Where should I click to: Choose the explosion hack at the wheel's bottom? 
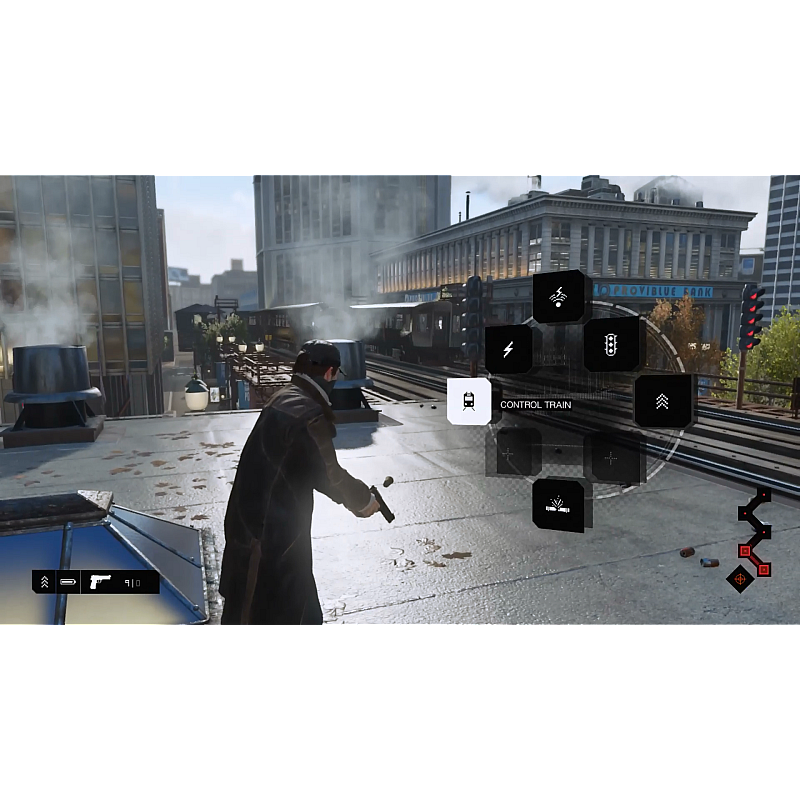coord(559,505)
